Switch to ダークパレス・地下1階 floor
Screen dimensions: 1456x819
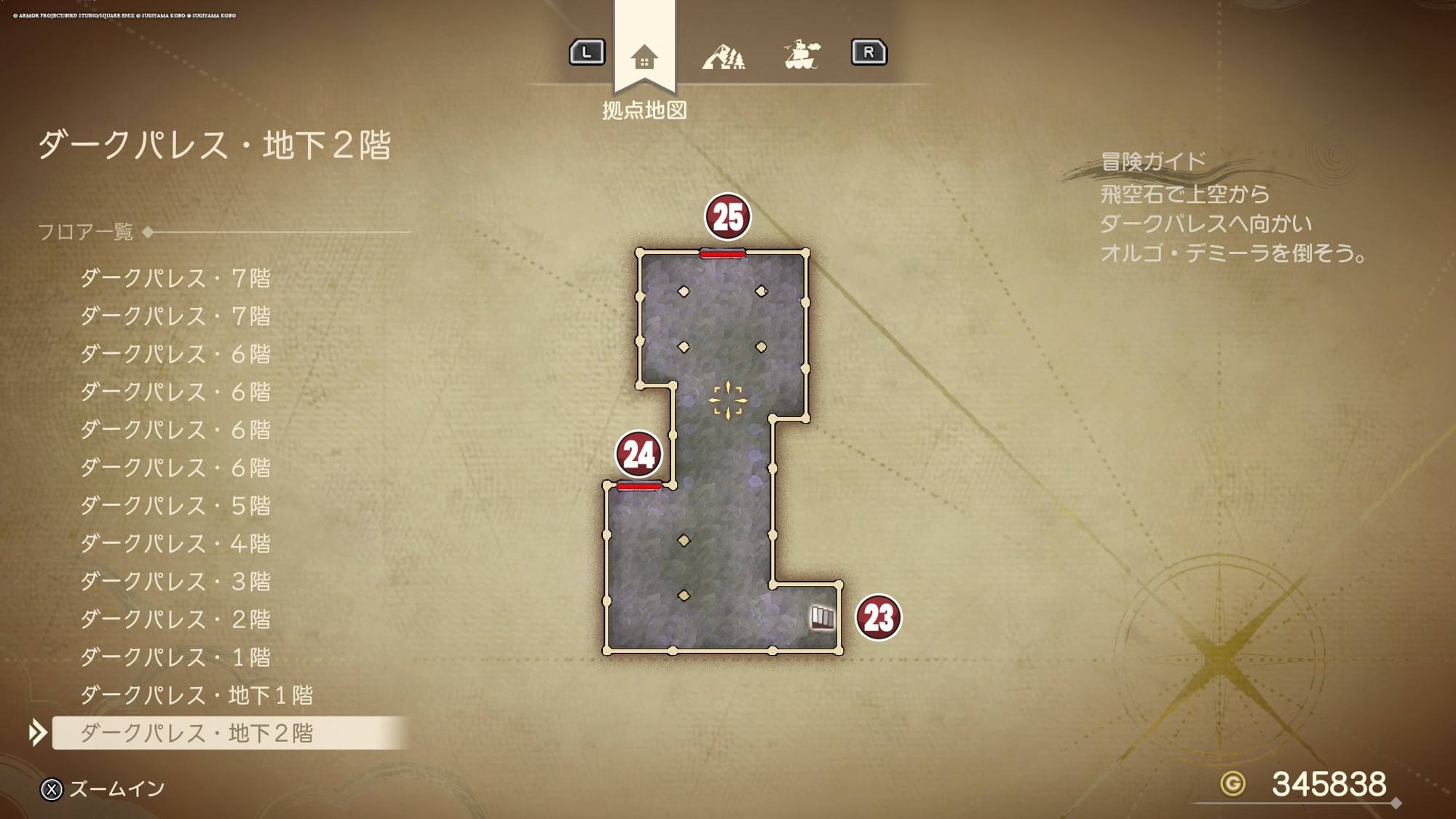197,695
